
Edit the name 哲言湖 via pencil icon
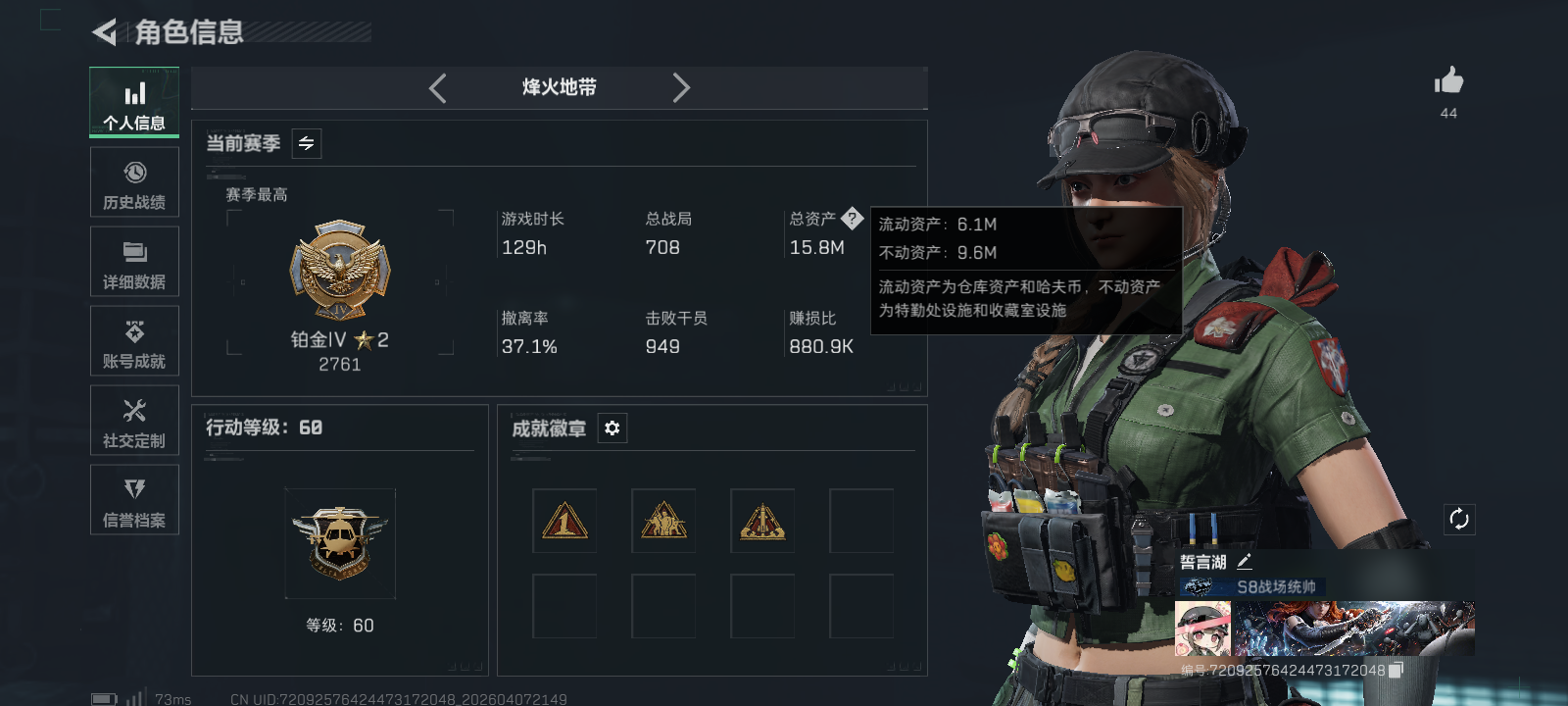(x=1246, y=561)
